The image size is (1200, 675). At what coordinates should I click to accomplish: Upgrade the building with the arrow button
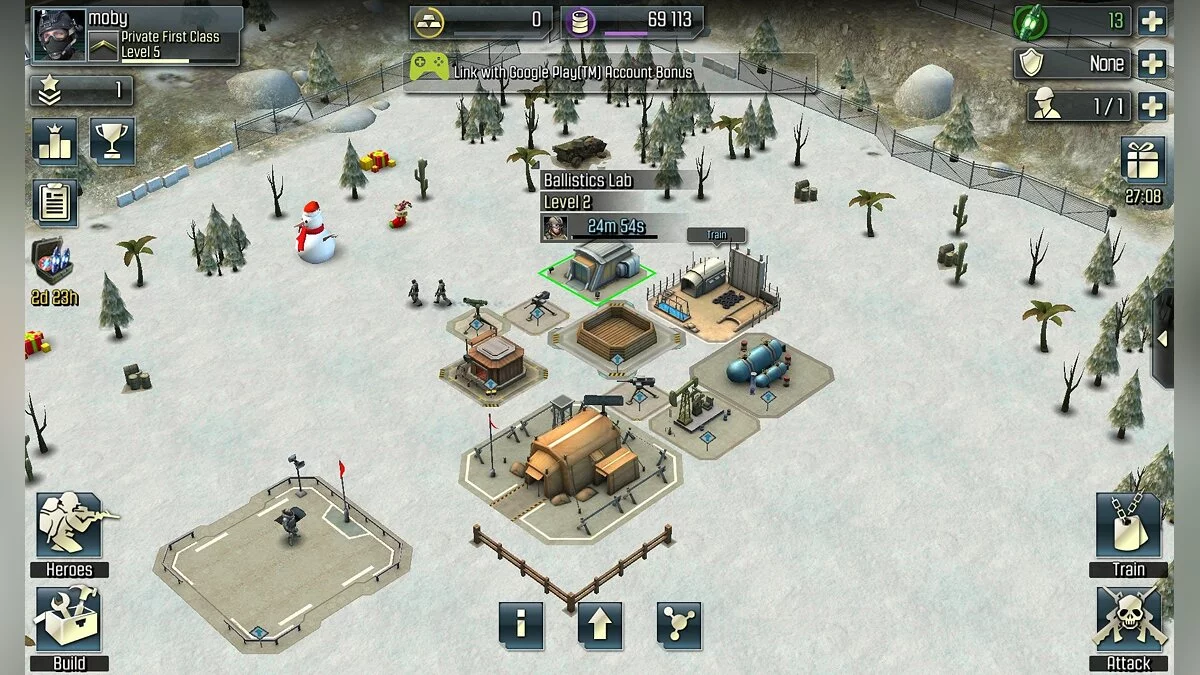[x=600, y=626]
